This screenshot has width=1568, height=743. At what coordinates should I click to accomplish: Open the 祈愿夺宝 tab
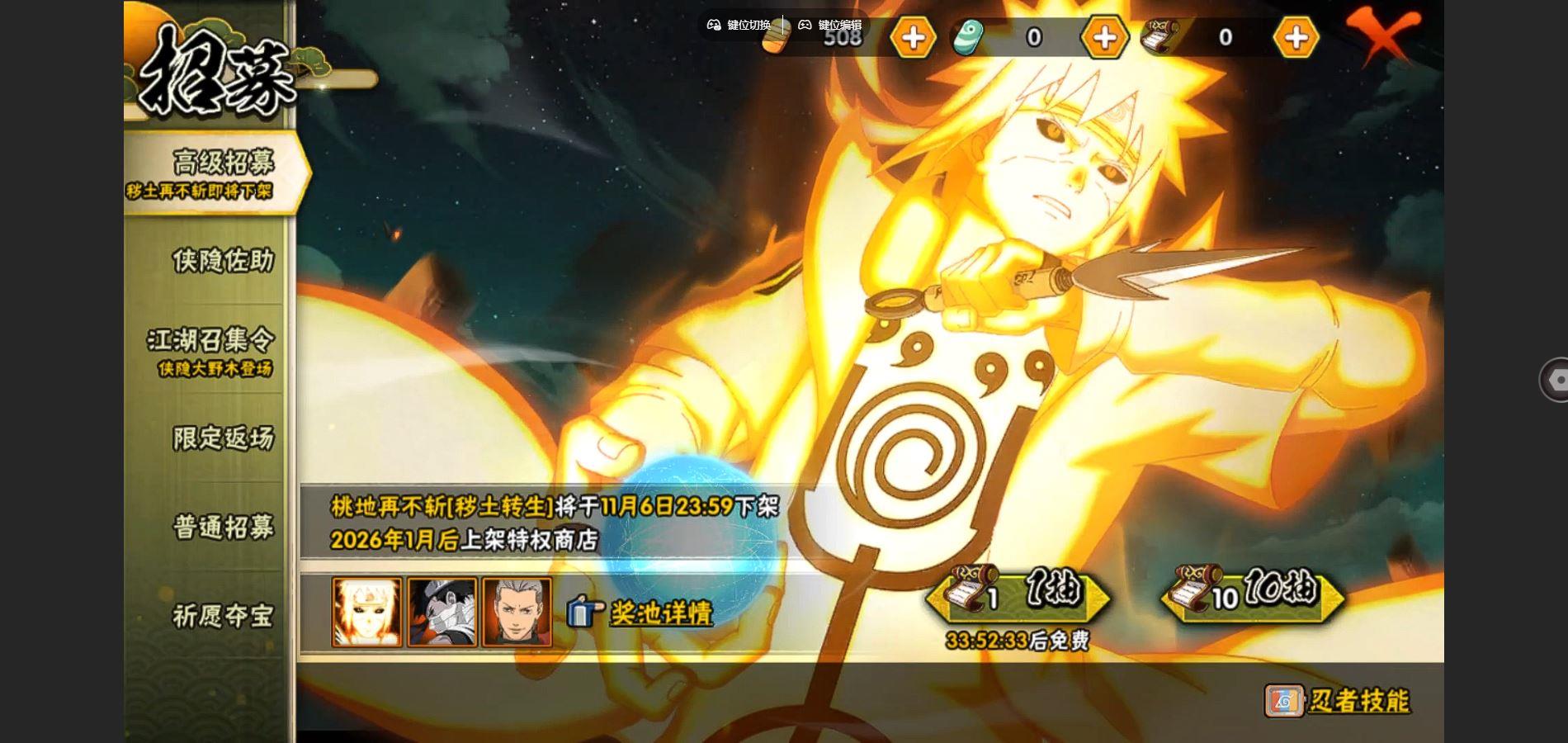pos(222,616)
